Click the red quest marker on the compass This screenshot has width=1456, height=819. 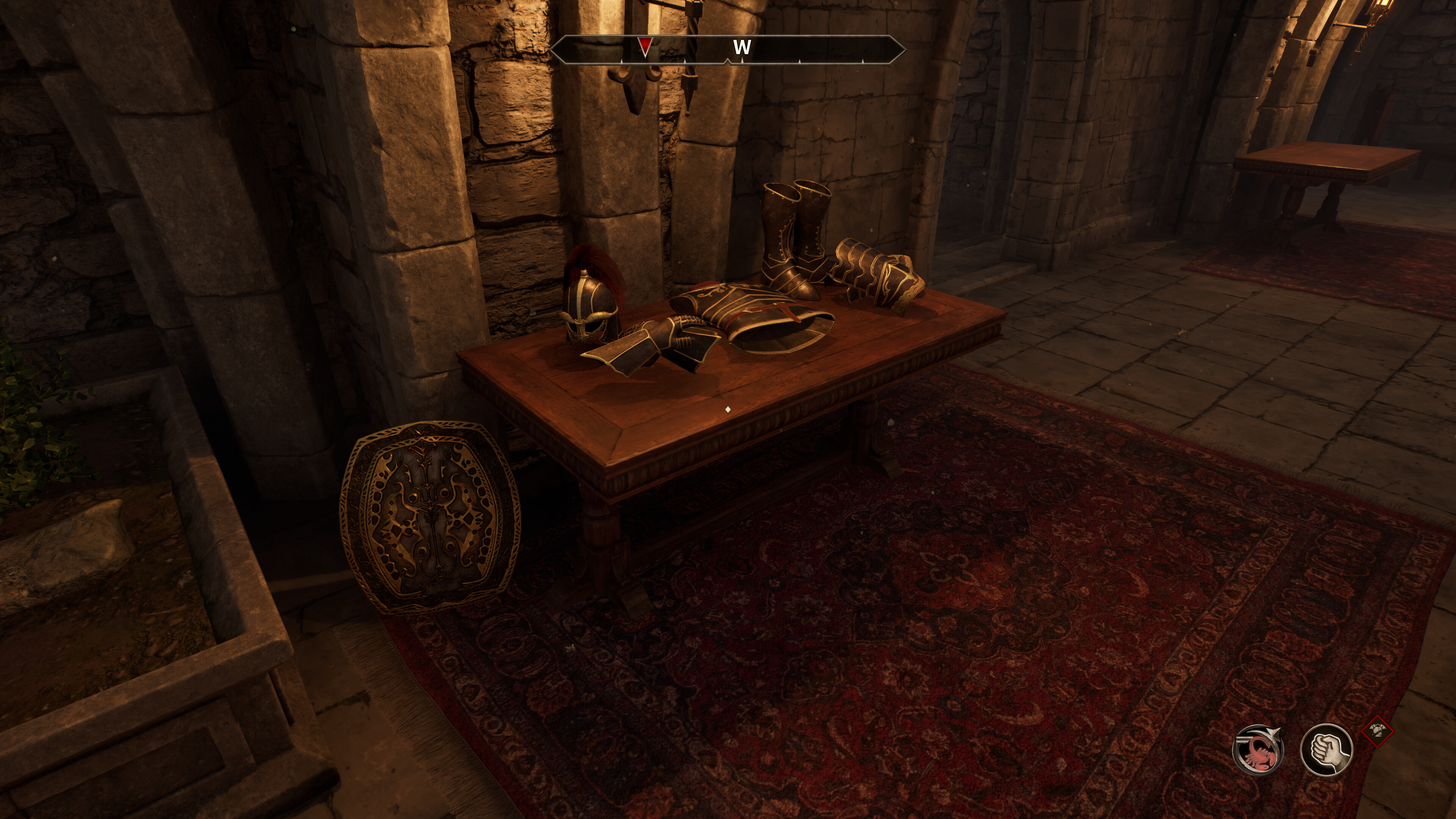(x=644, y=46)
